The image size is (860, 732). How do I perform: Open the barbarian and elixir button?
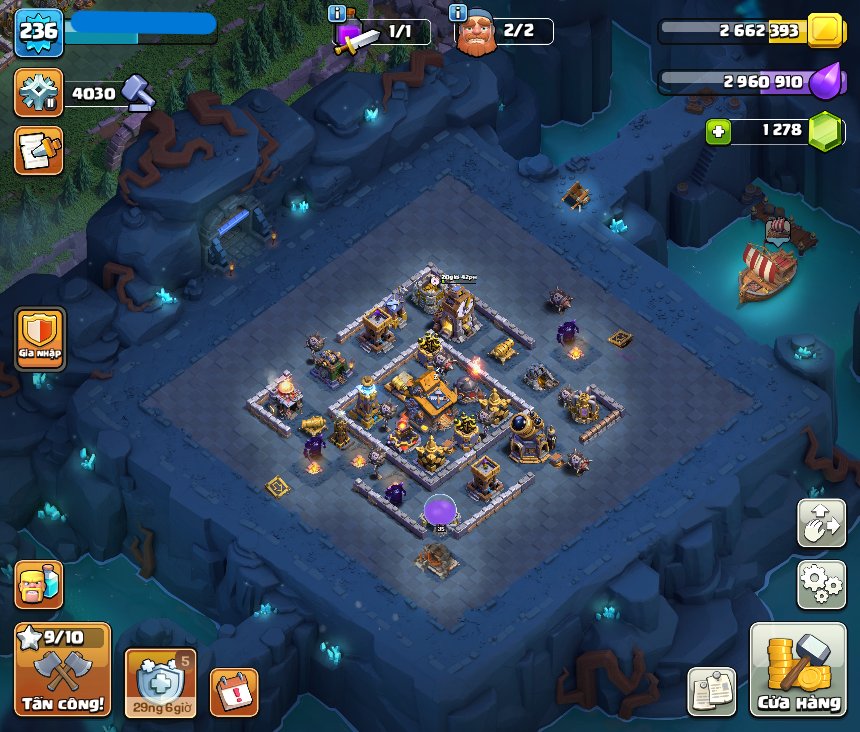pos(39,584)
